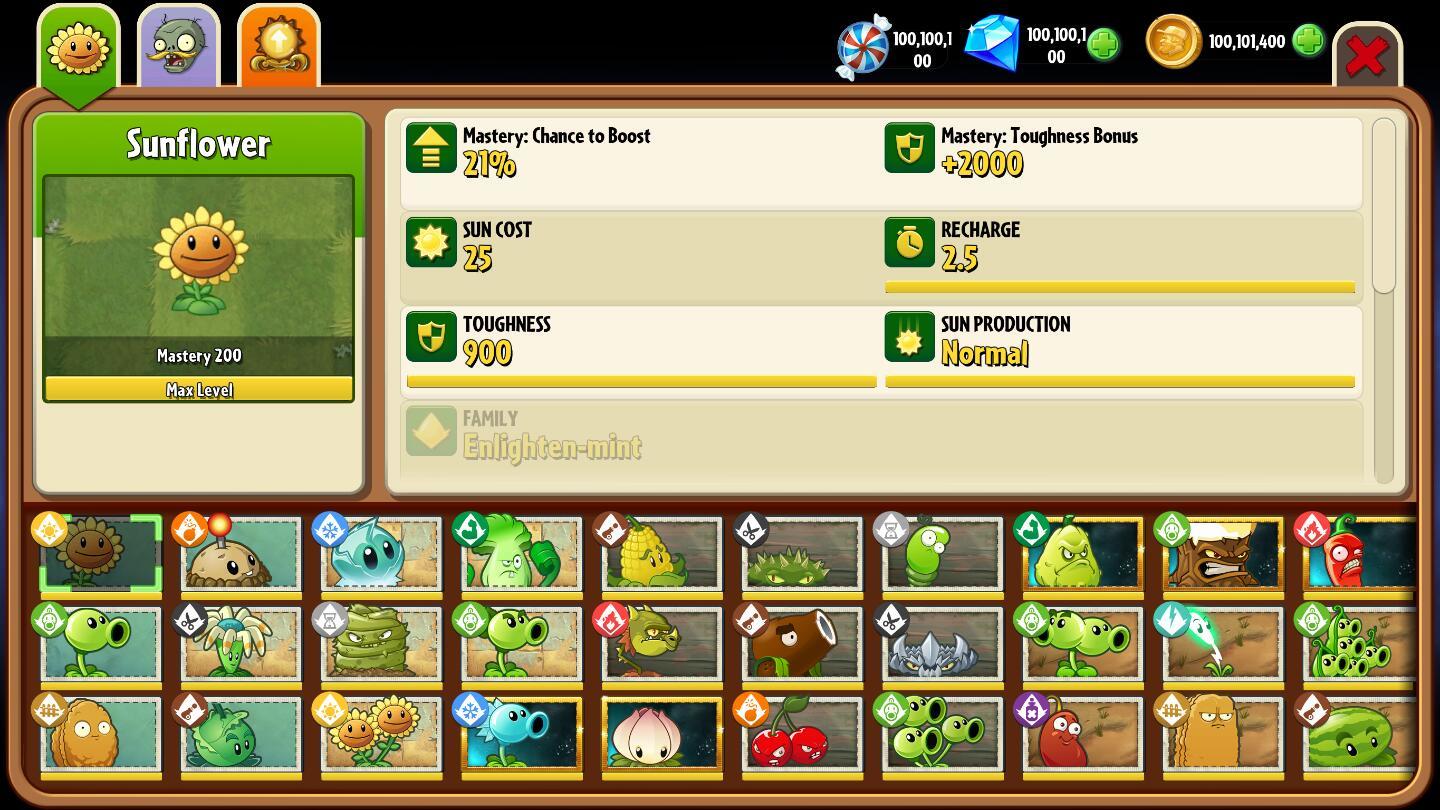Click the mints candy currency icon

coord(862,44)
